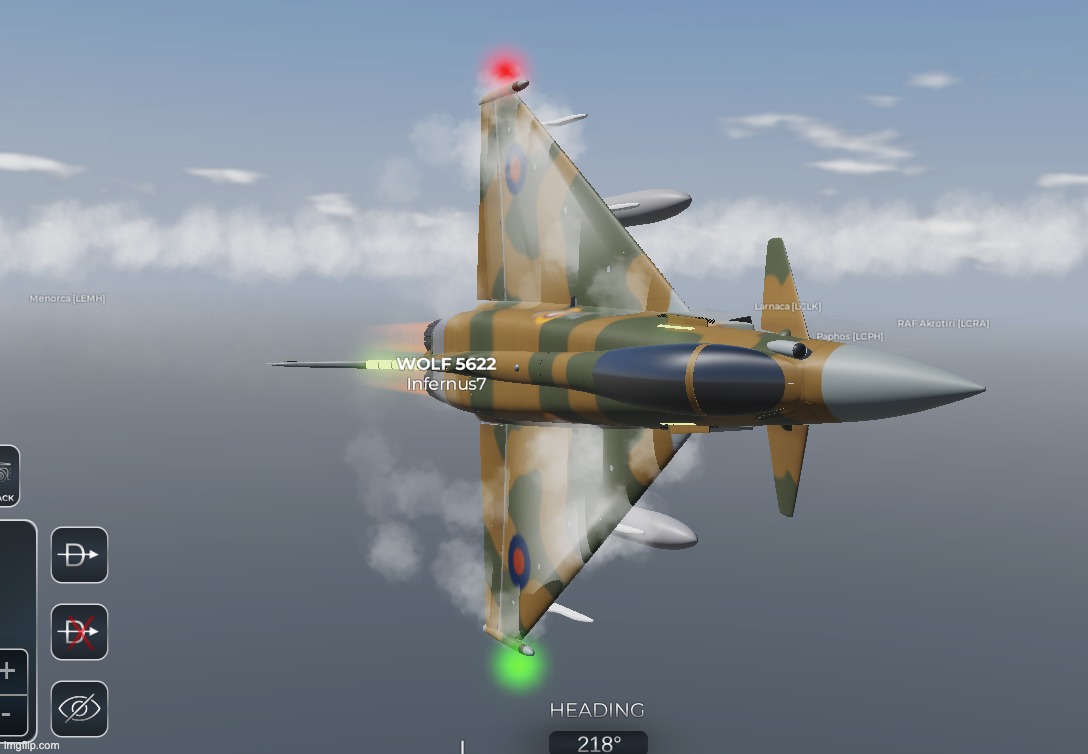Select the Larnaca [LCLK] airport label
1088x754 pixels.
[x=786, y=306]
